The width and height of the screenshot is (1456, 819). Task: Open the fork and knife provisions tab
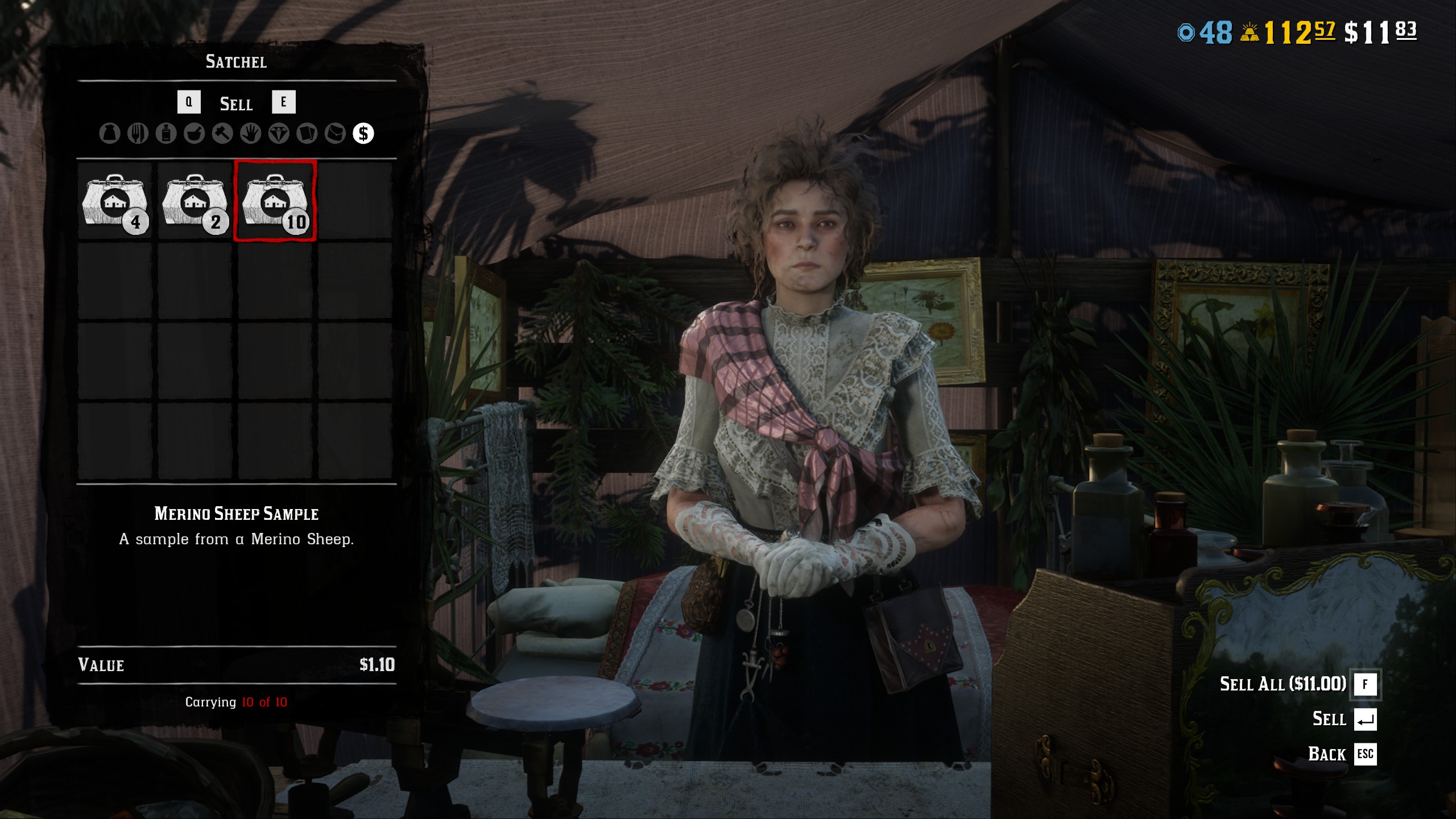tap(138, 134)
